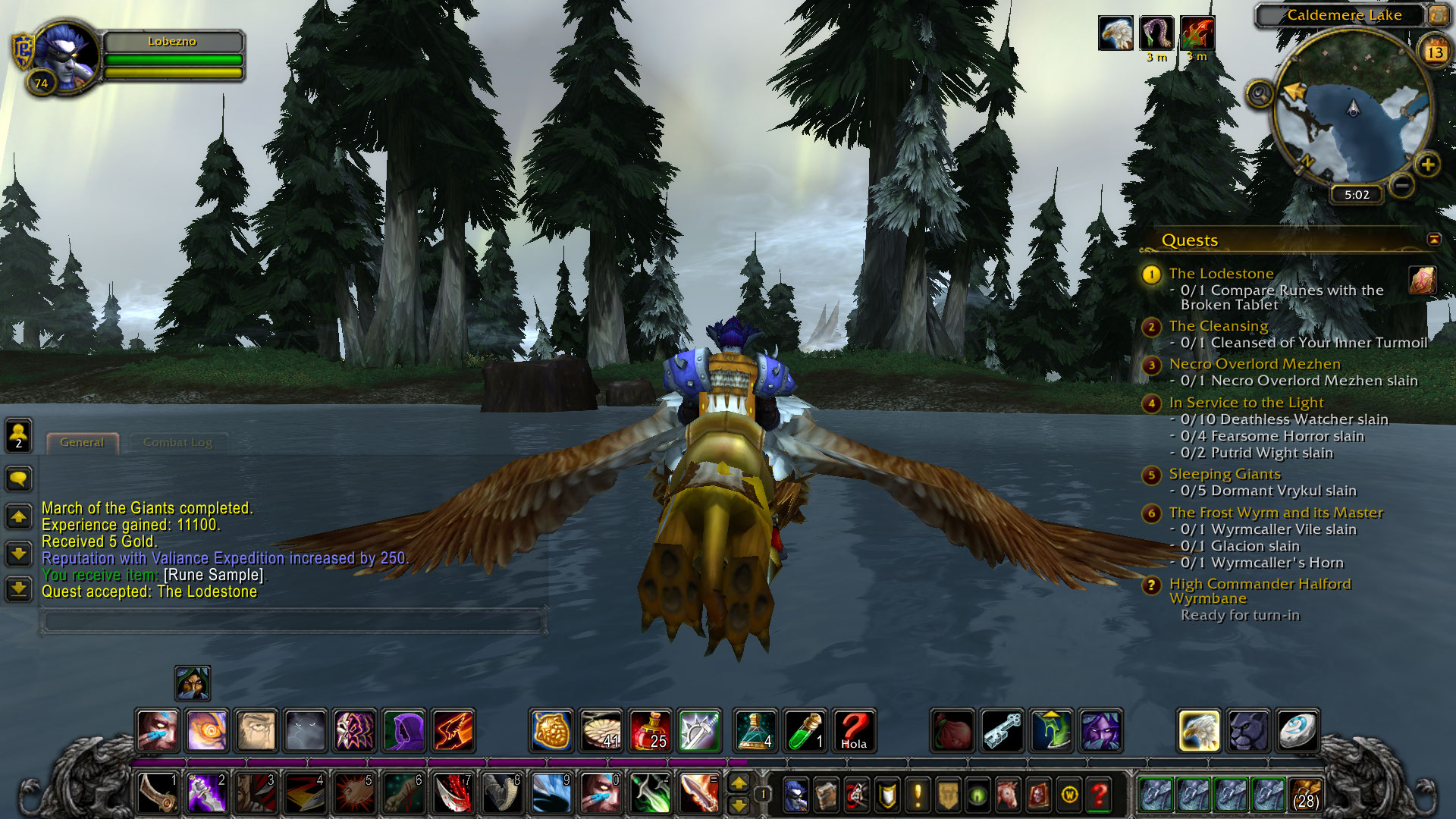Image resolution: width=1456 pixels, height=819 pixels.
Task: Collapse the Quests tracker panel
Action: coord(1433,240)
